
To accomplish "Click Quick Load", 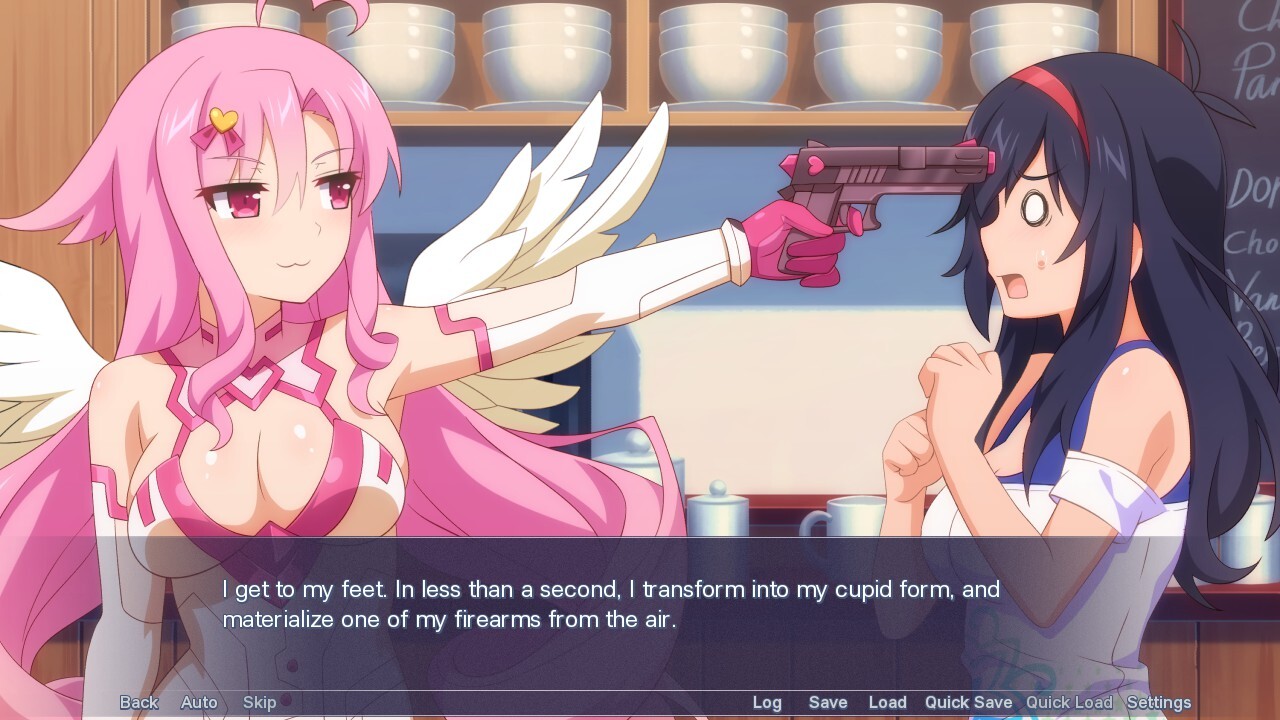I will click(x=1069, y=702).
